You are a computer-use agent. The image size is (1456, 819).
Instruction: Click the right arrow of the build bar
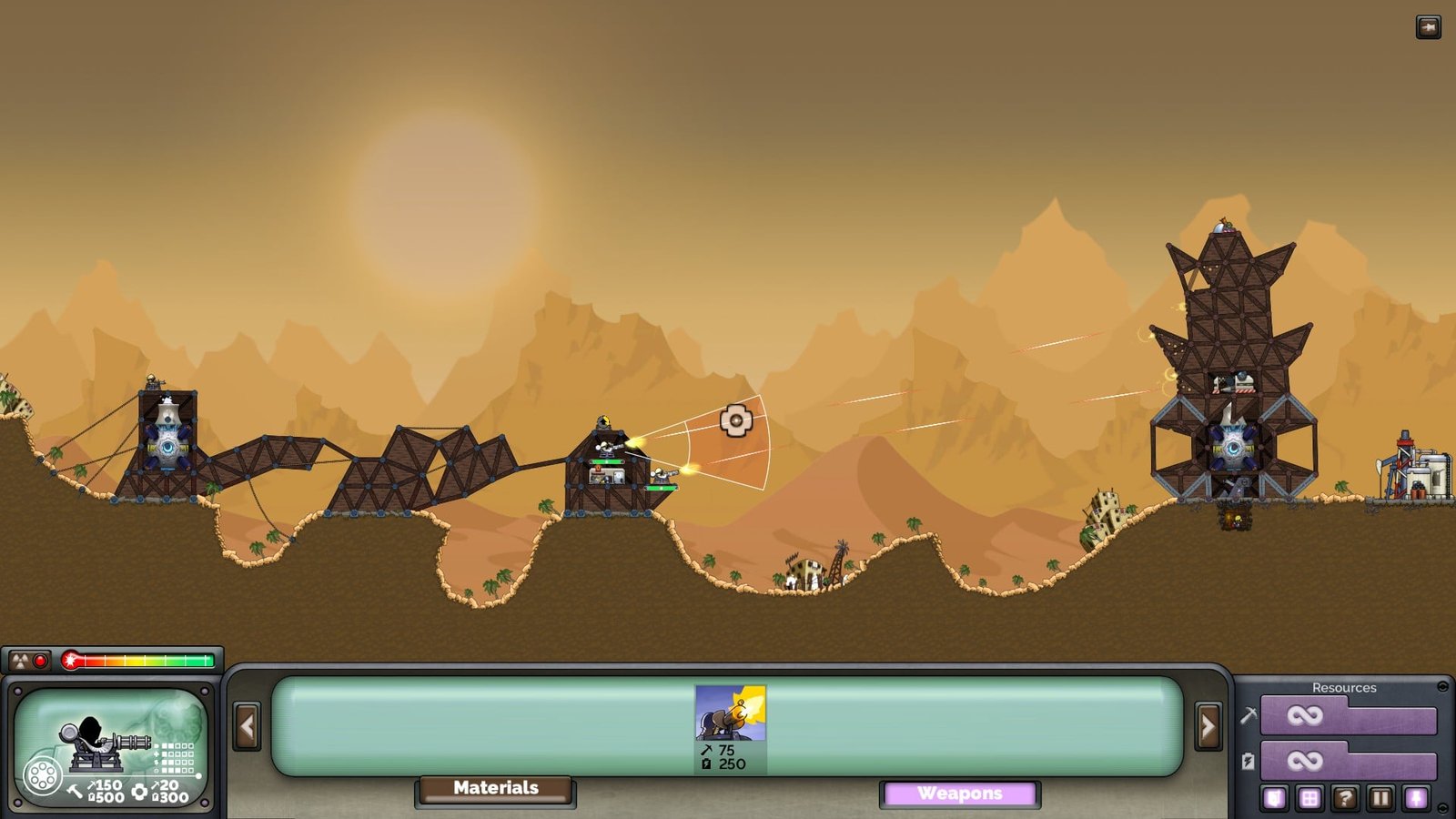[1208, 726]
